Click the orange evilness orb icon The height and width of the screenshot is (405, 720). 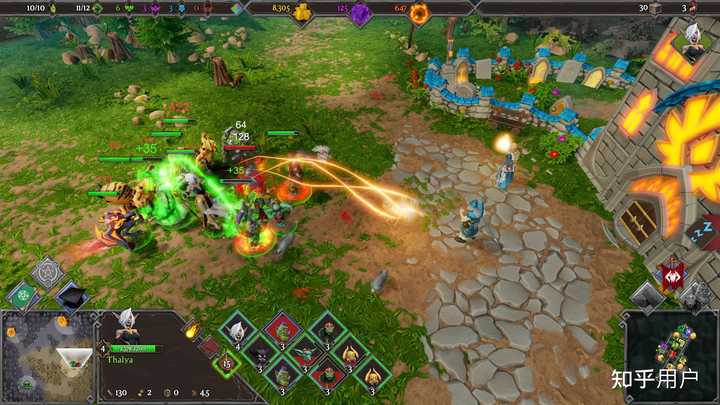420,12
